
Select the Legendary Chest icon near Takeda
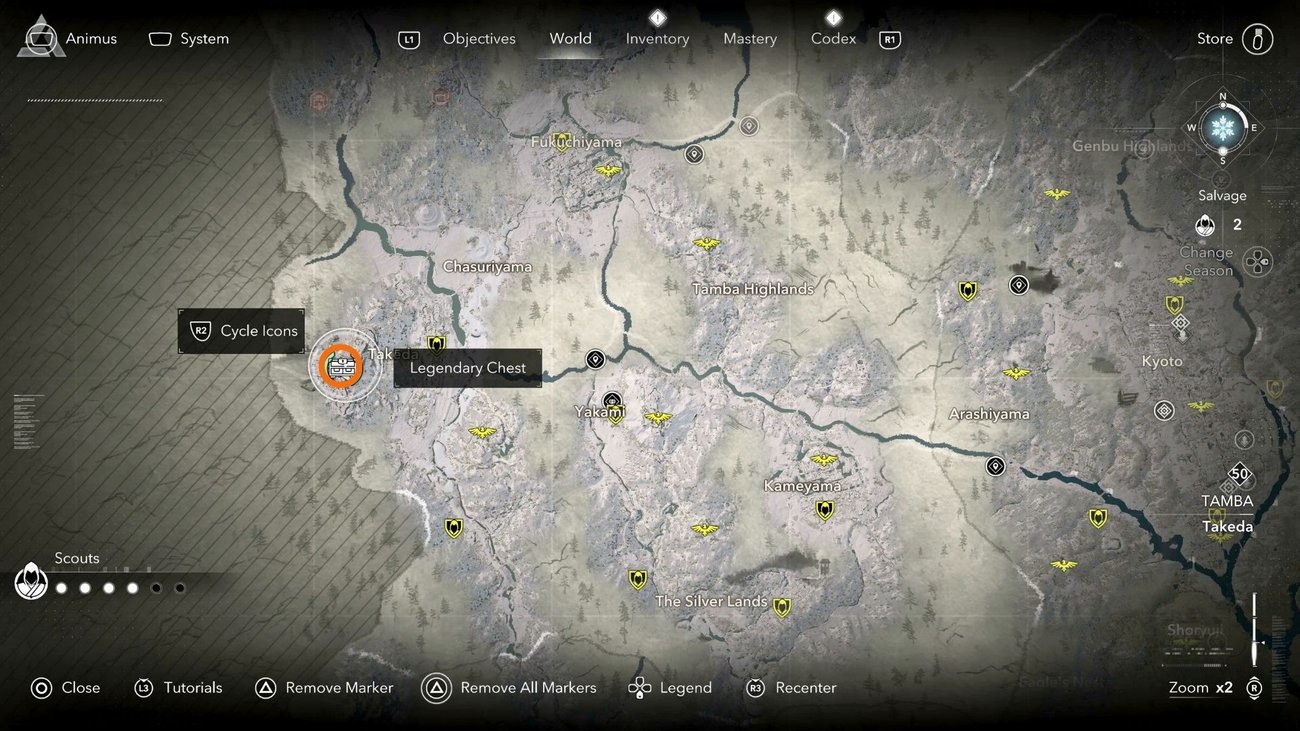coord(343,366)
